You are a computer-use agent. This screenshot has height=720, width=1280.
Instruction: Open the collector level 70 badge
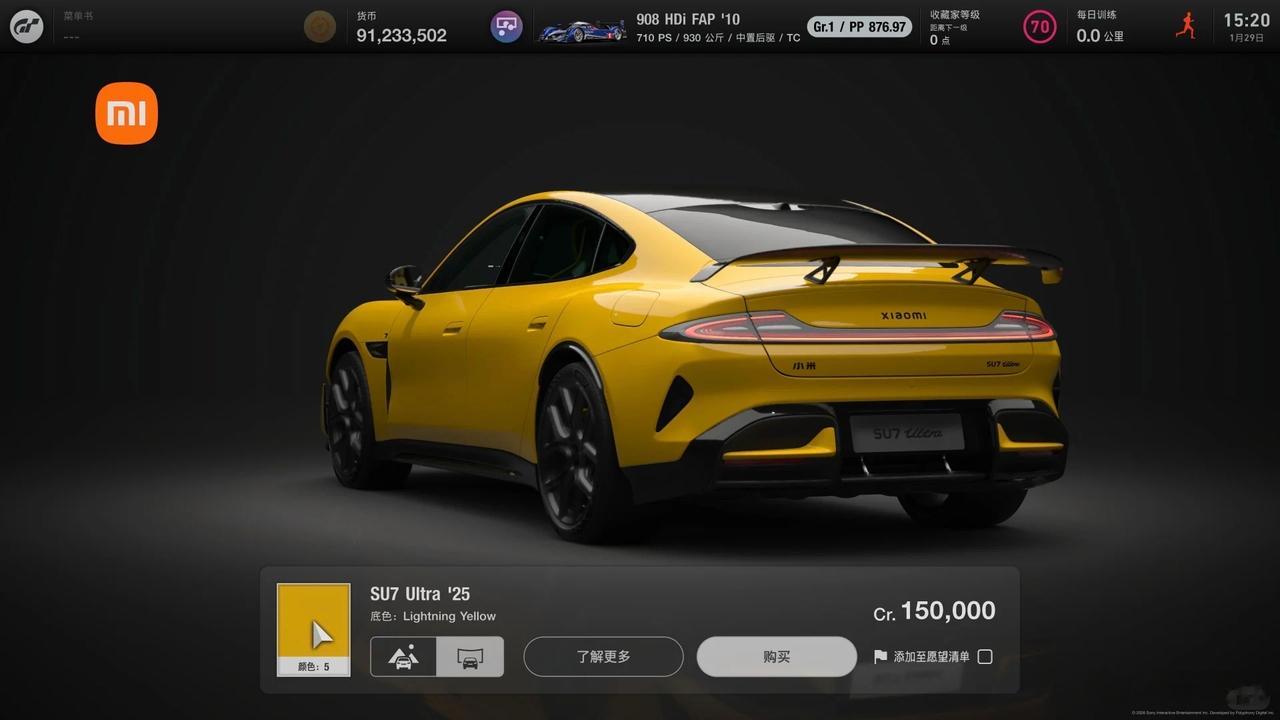[x=1039, y=27]
